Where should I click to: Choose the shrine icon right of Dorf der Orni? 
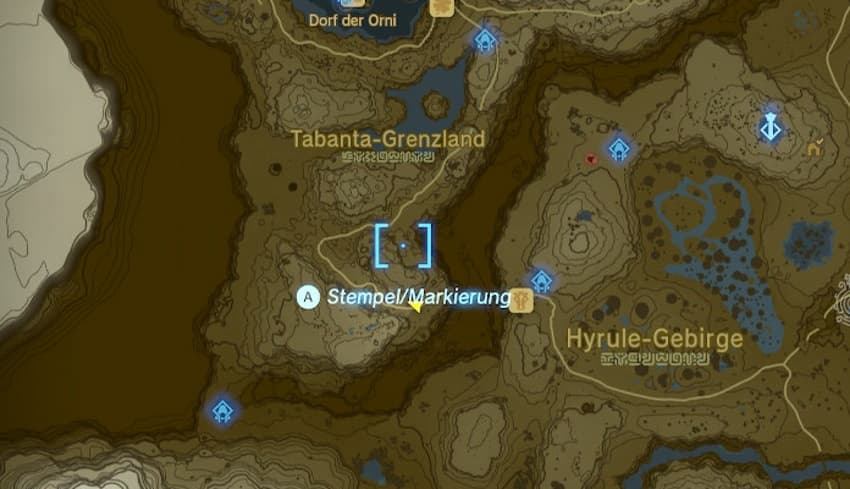485,40
